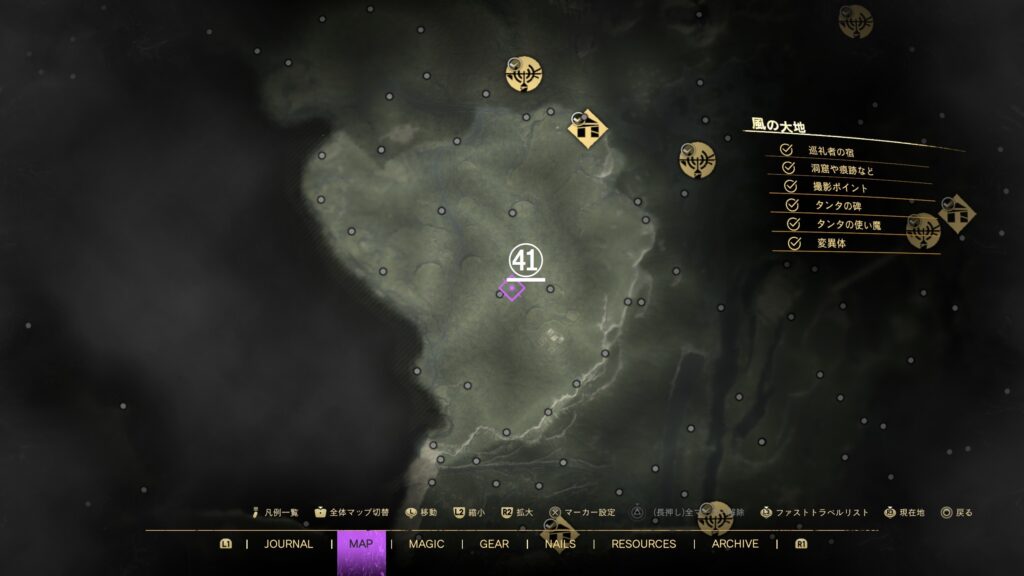Screen dimensions: 1024x576
Task: Go to the GEAR tab
Action: click(x=494, y=544)
